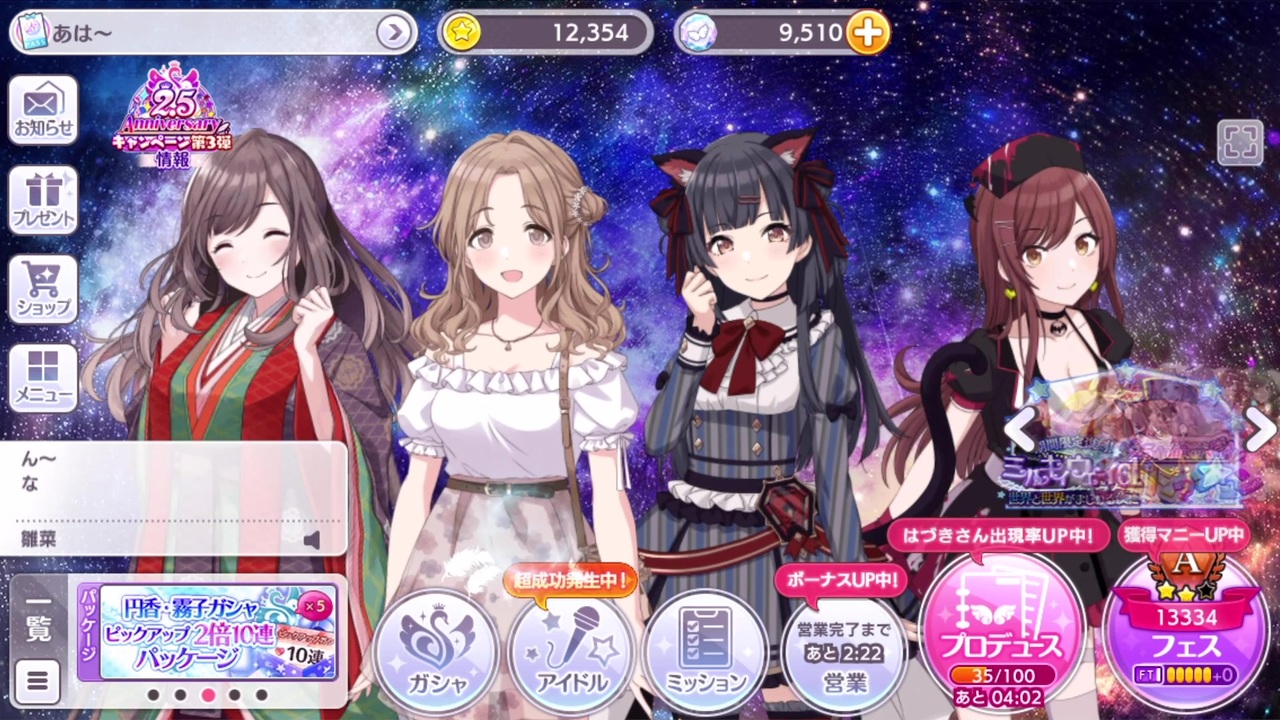This screenshot has height=720, width=1280.
Task: Go back in banner carousel with left chevron
Action: tap(1021, 430)
